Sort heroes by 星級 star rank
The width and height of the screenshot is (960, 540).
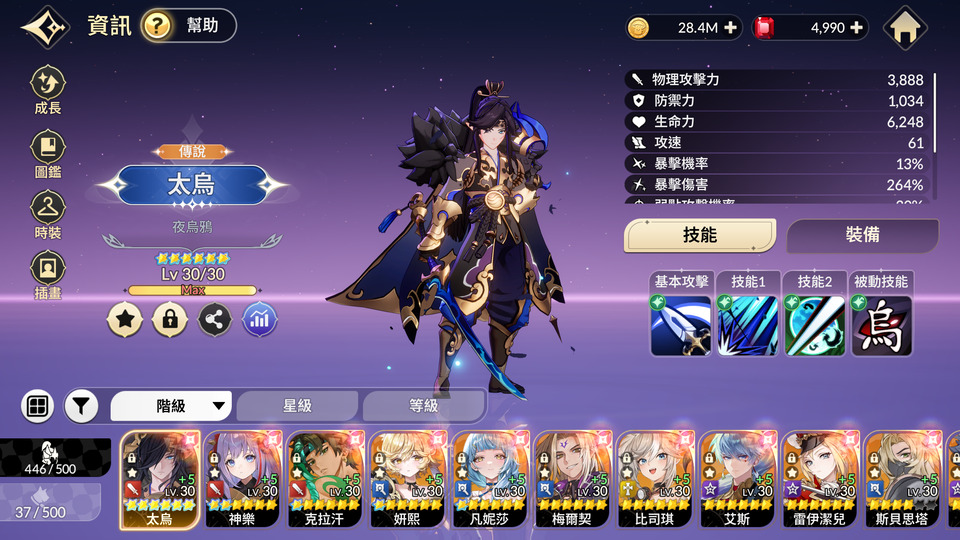pos(297,406)
